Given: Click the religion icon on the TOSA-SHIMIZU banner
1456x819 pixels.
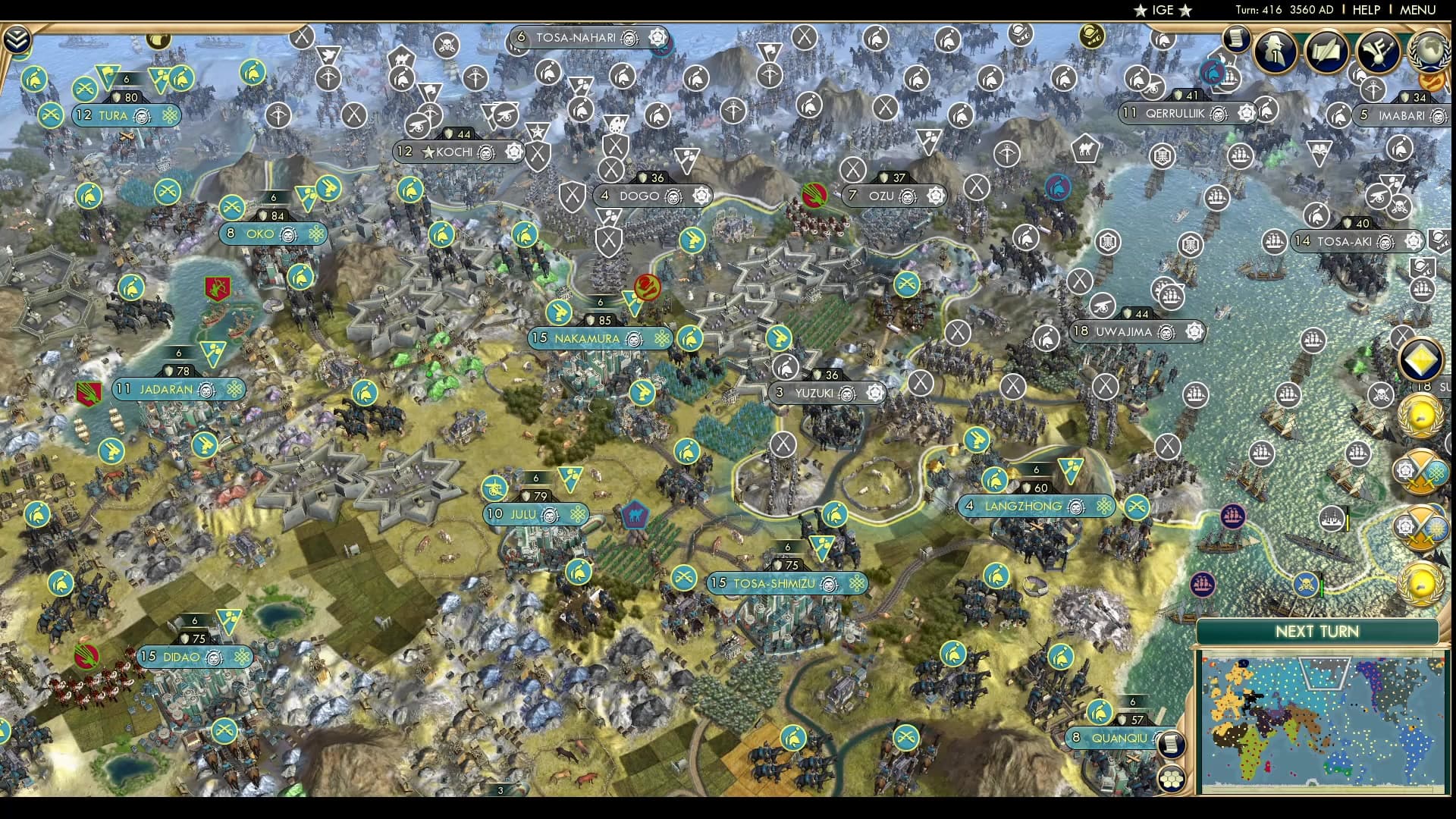Looking at the screenshot, I should [x=855, y=584].
